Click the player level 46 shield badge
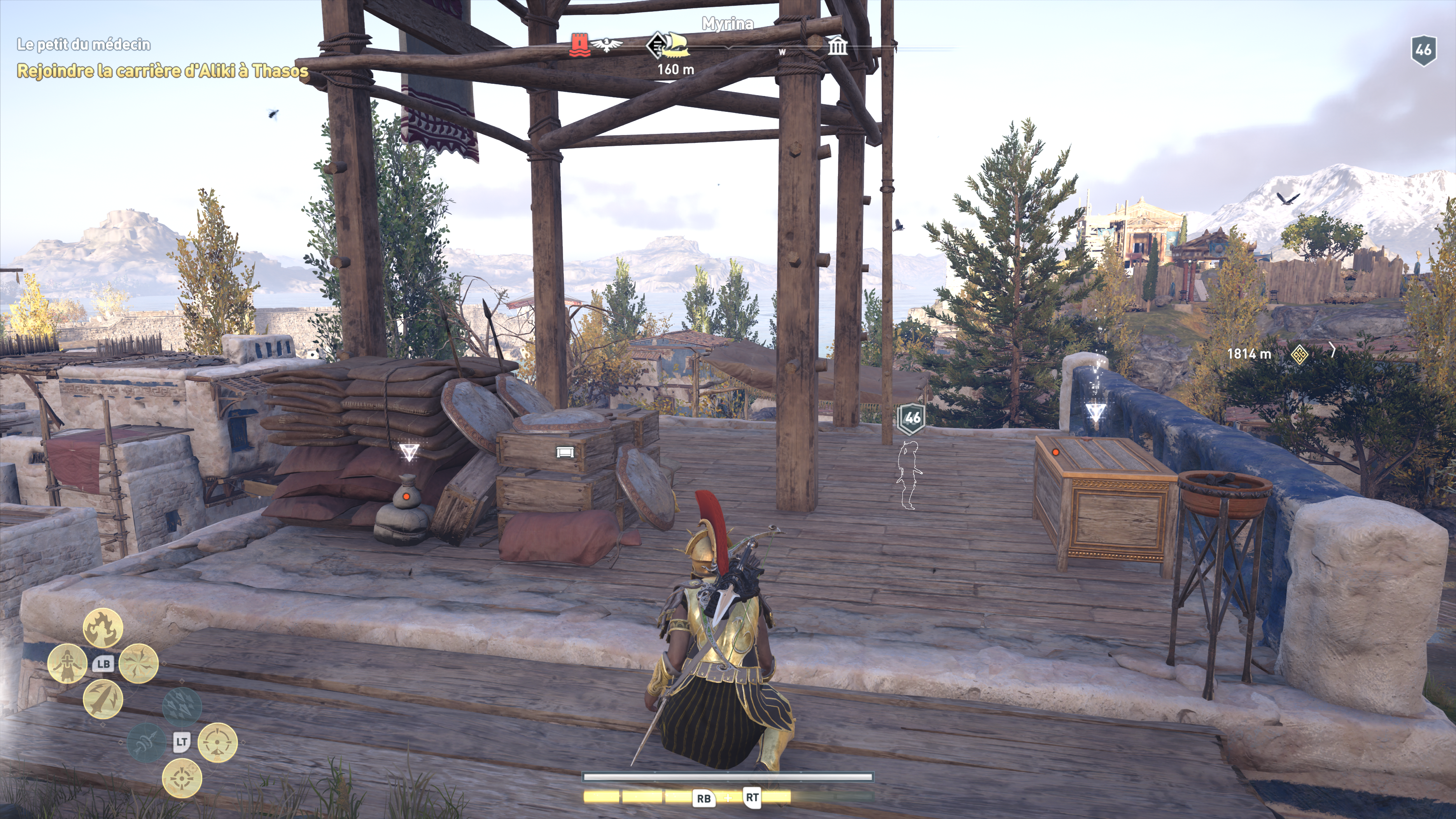 (x=1423, y=50)
